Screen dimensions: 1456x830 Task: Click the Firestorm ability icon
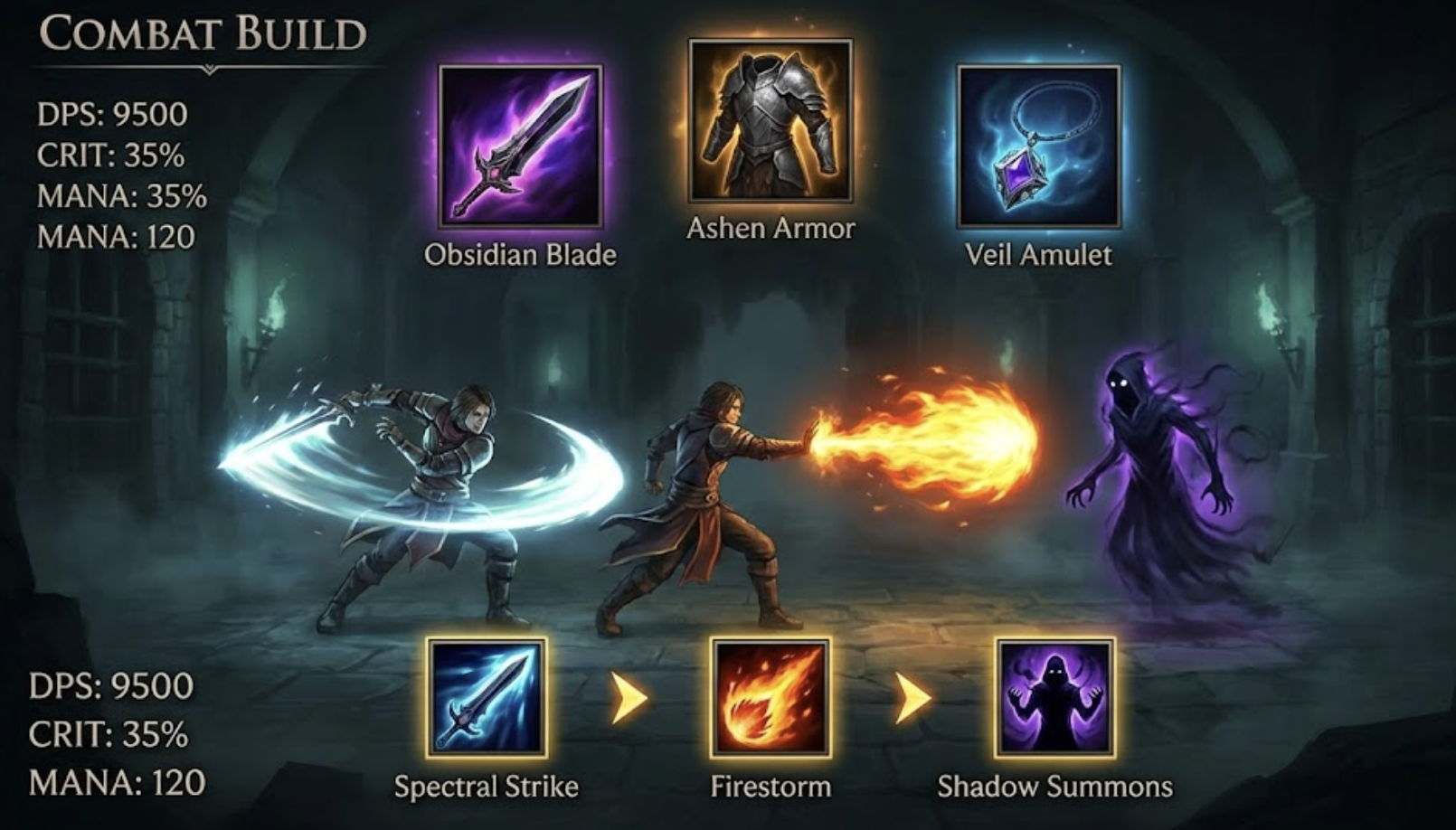(770, 697)
